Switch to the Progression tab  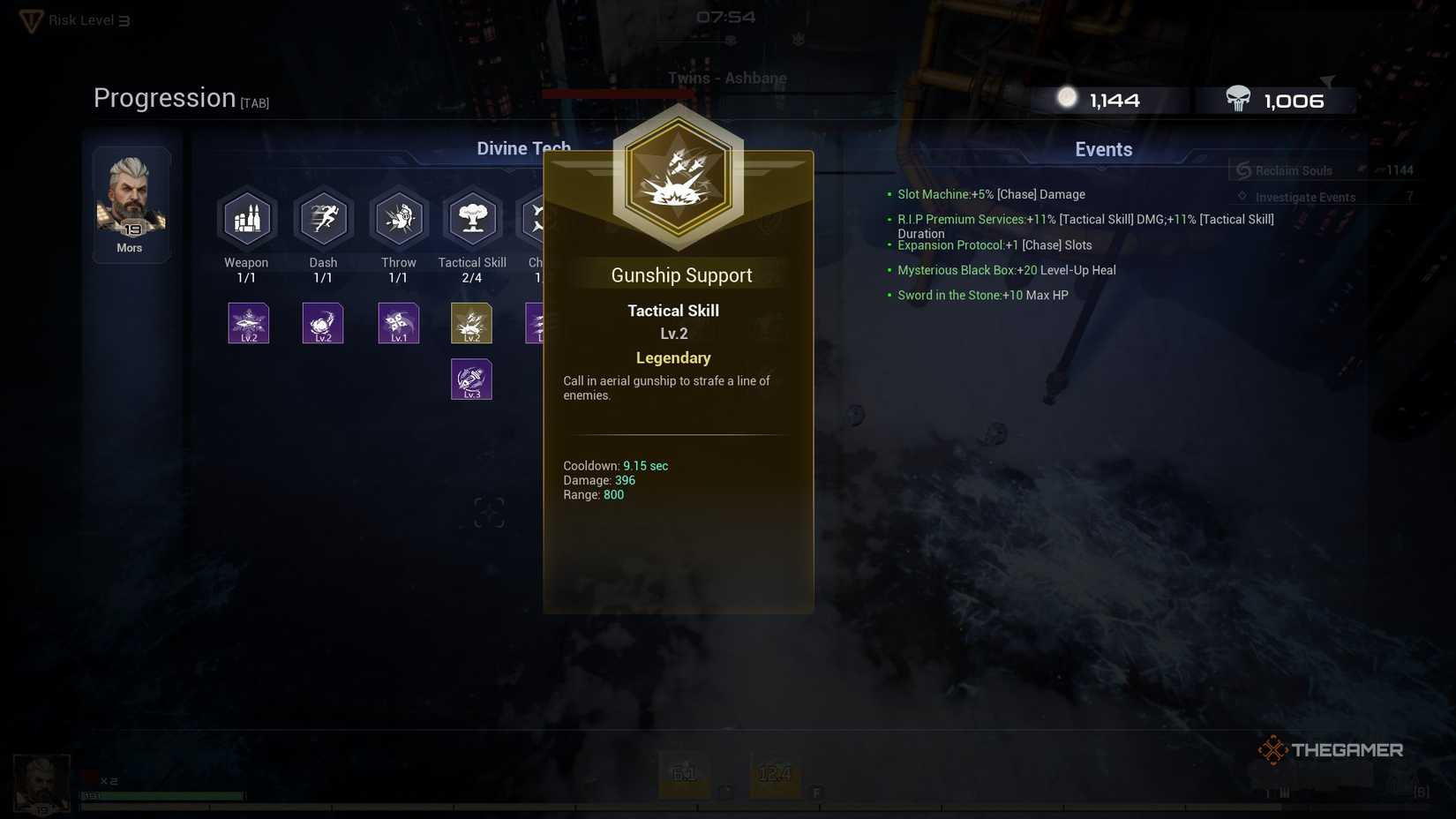coord(164,97)
